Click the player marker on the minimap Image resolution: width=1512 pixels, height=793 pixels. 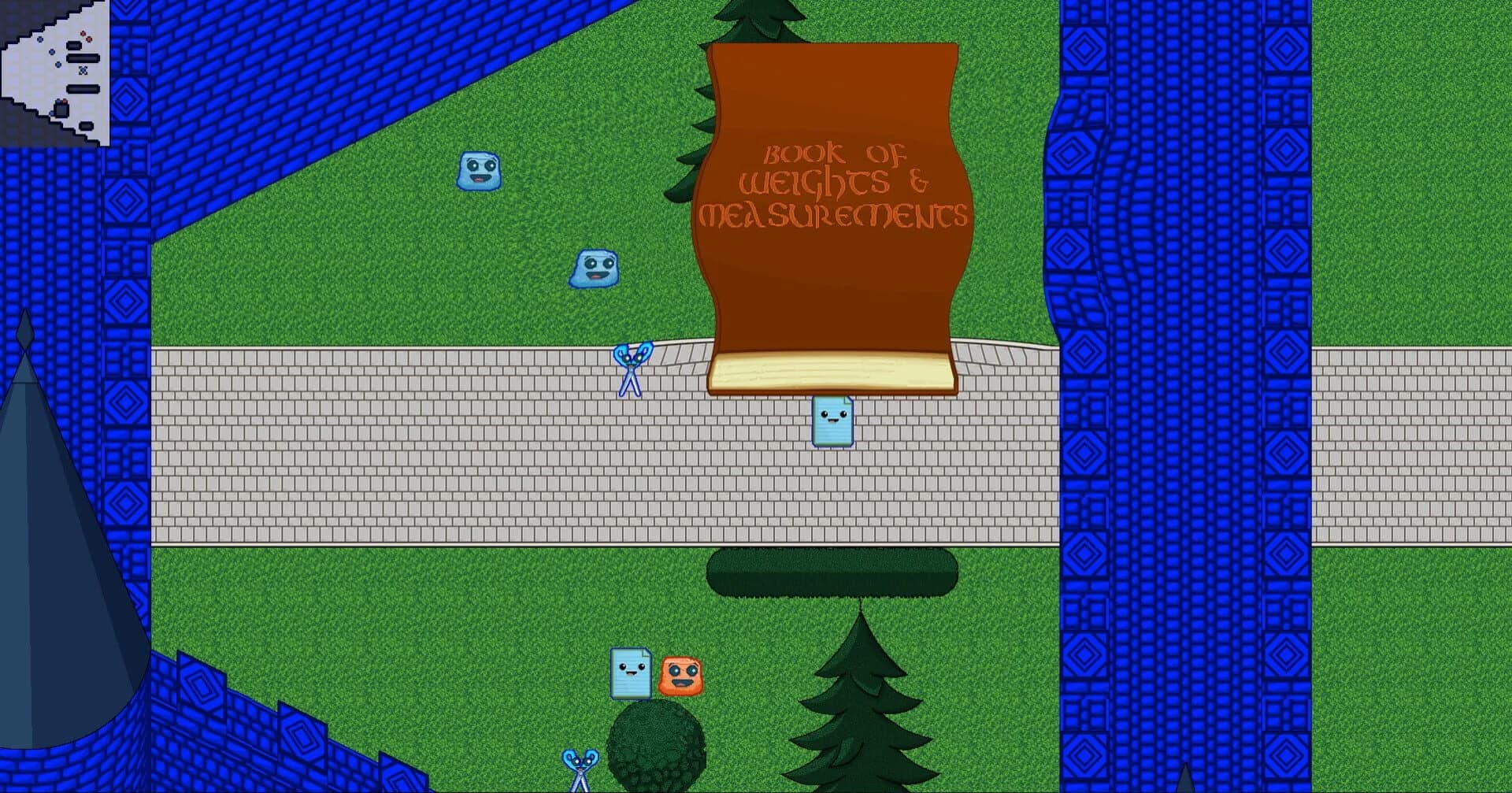pyautogui.click(x=83, y=69)
